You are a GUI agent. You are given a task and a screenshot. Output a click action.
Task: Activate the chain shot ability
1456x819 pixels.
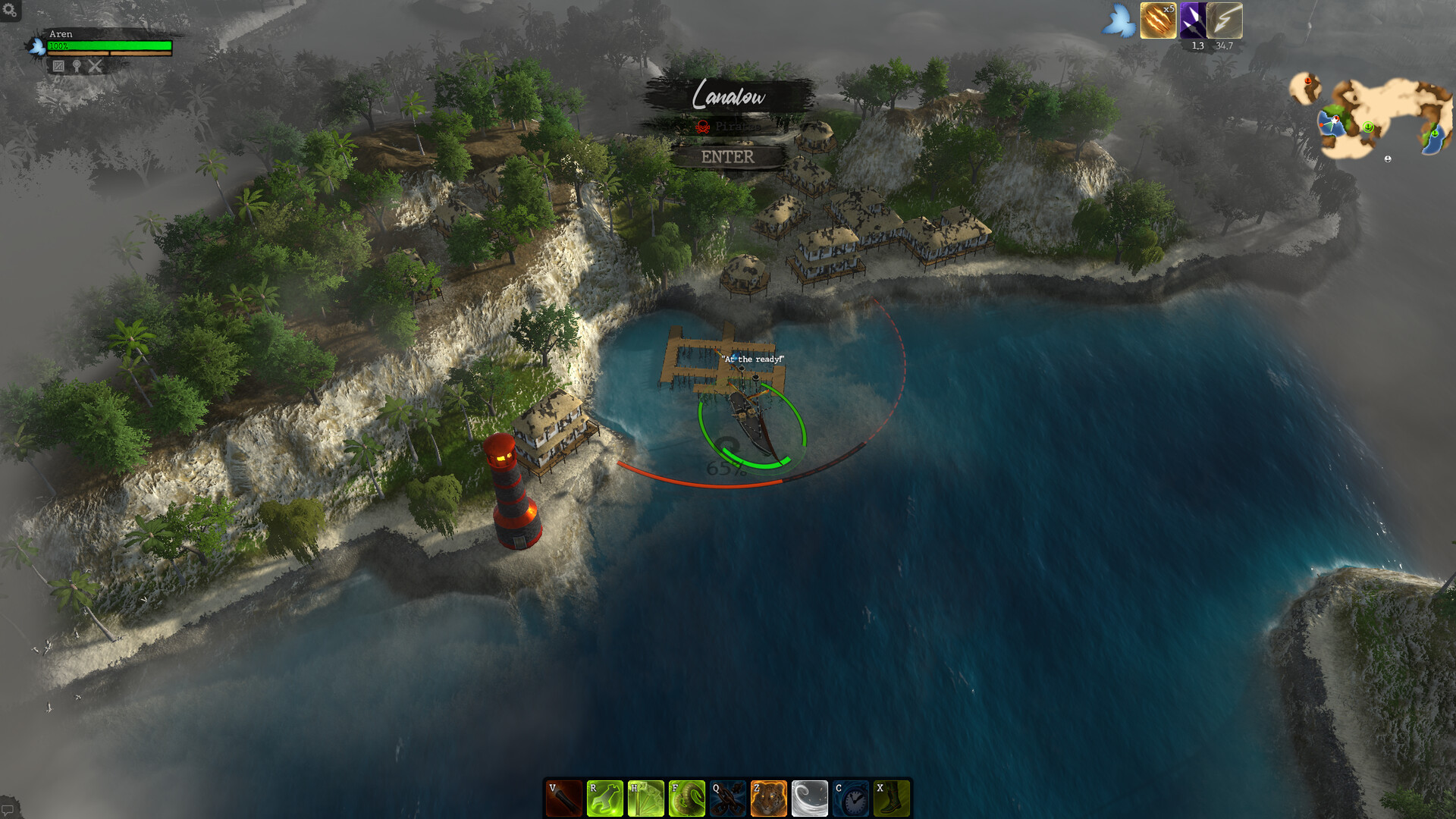(728, 799)
